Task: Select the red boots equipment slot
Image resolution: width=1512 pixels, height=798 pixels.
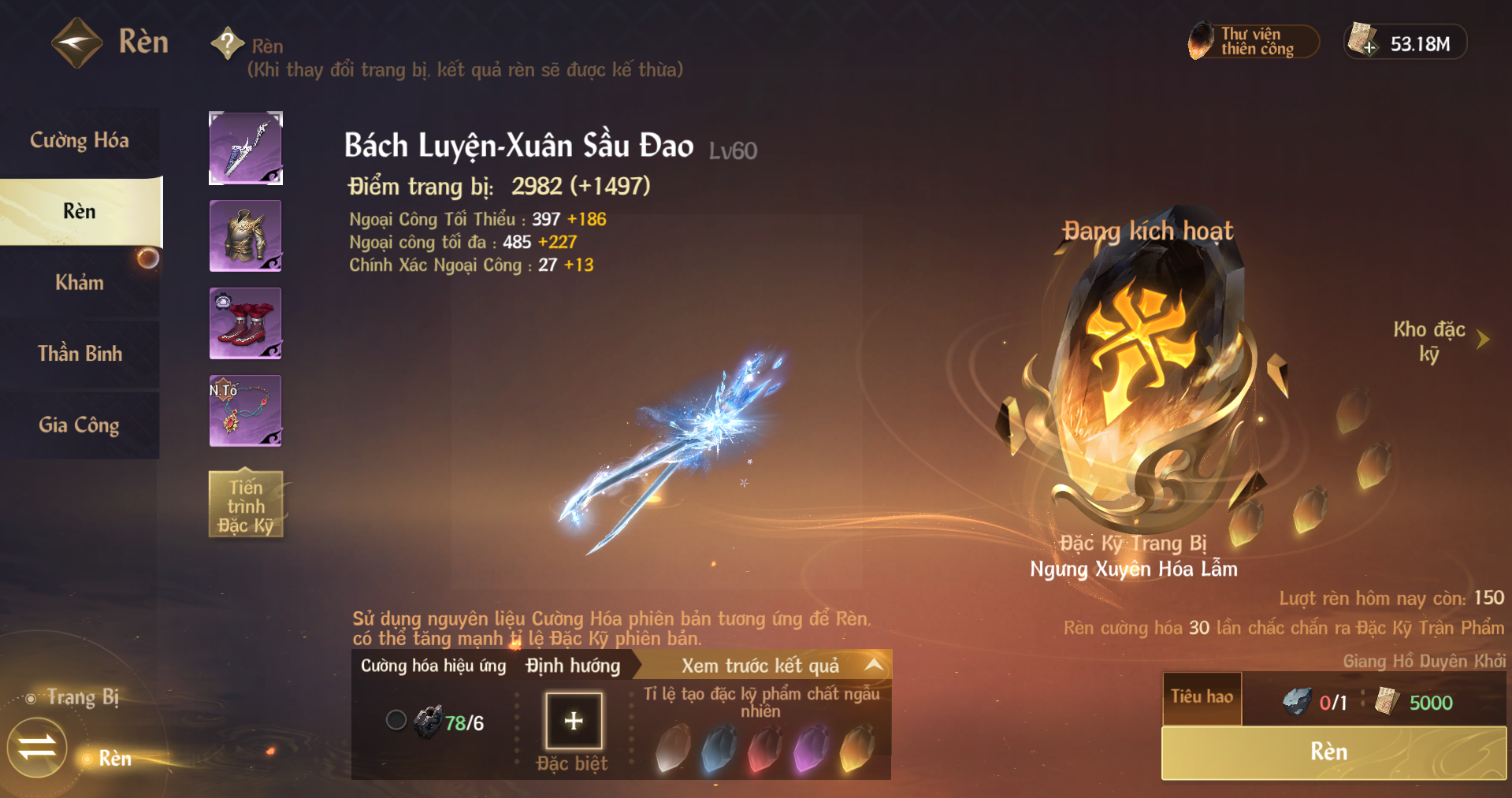Action: pyautogui.click(x=246, y=324)
